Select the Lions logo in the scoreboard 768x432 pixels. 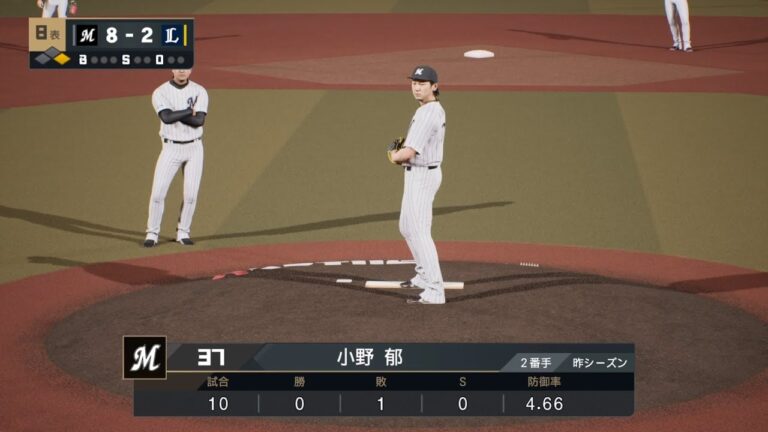(171, 35)
